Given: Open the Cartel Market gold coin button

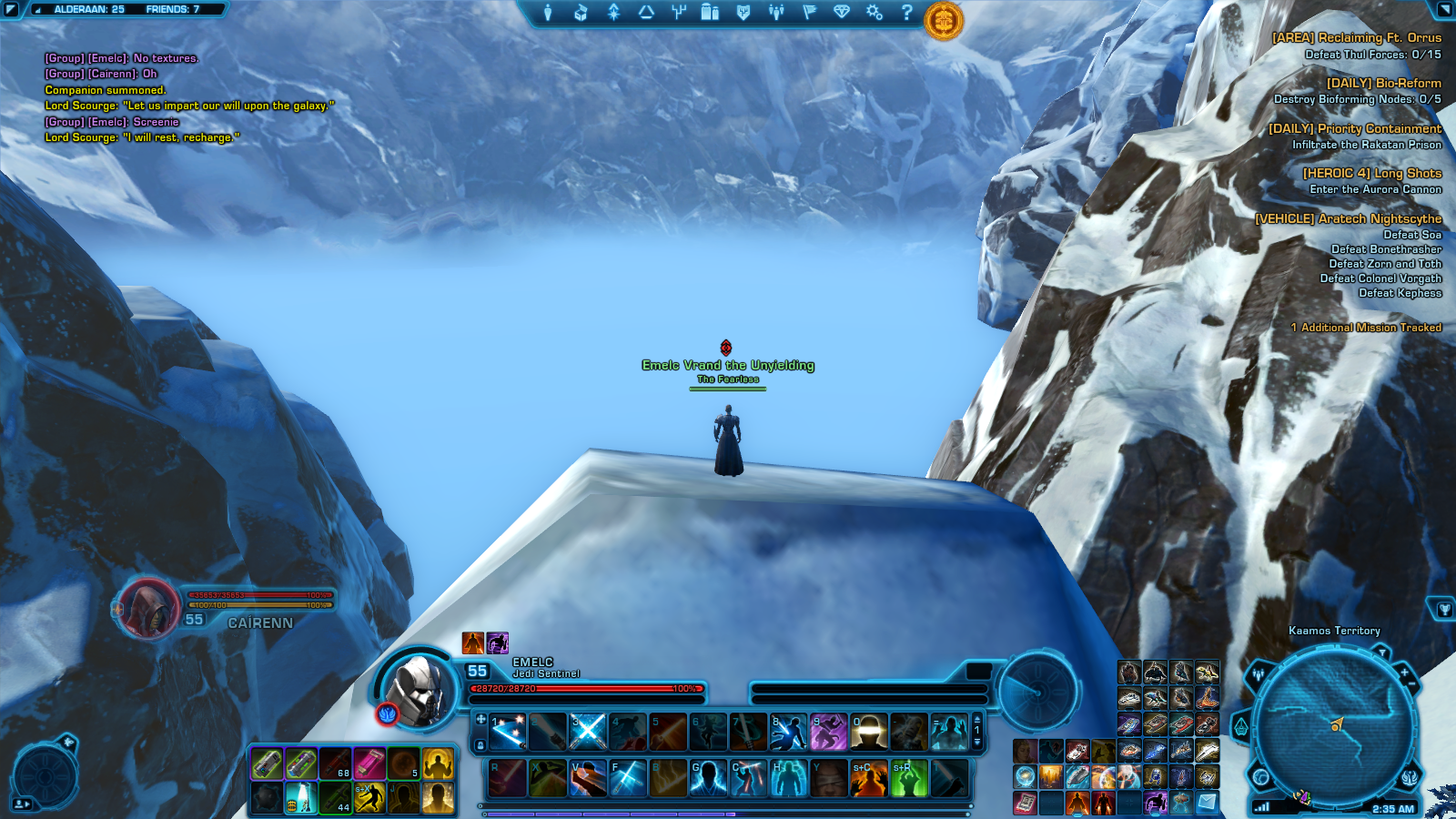Looking at the screenshot, I should (944, 20).
